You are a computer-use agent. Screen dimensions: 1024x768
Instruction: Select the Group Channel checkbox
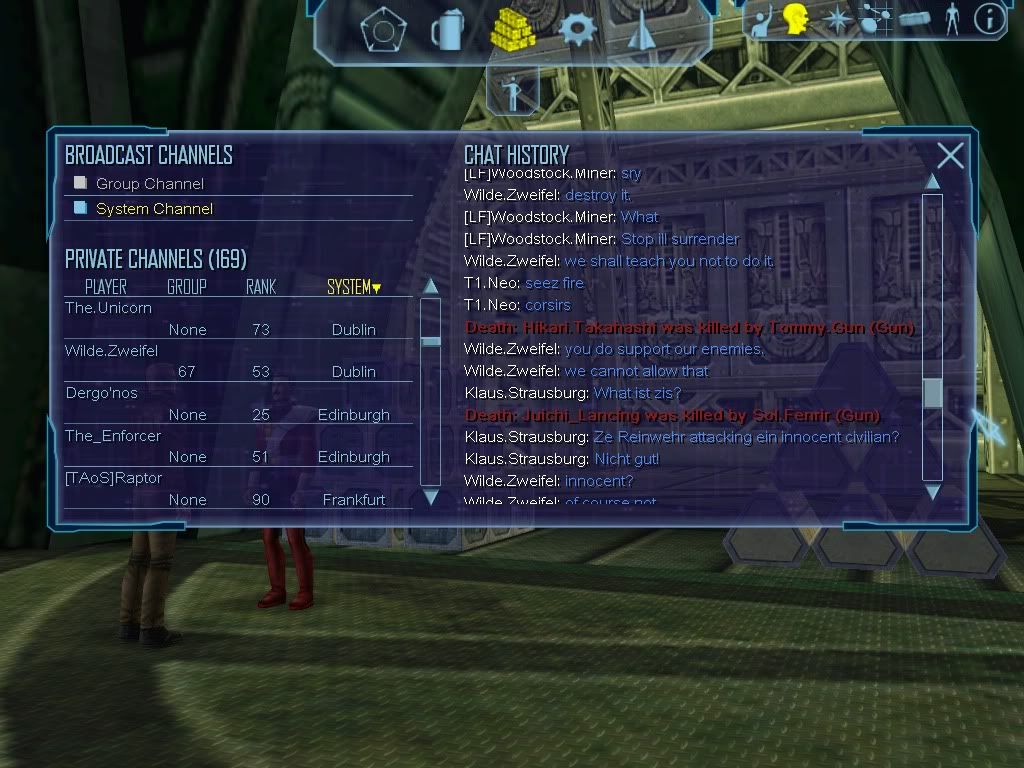coord(81,184)
